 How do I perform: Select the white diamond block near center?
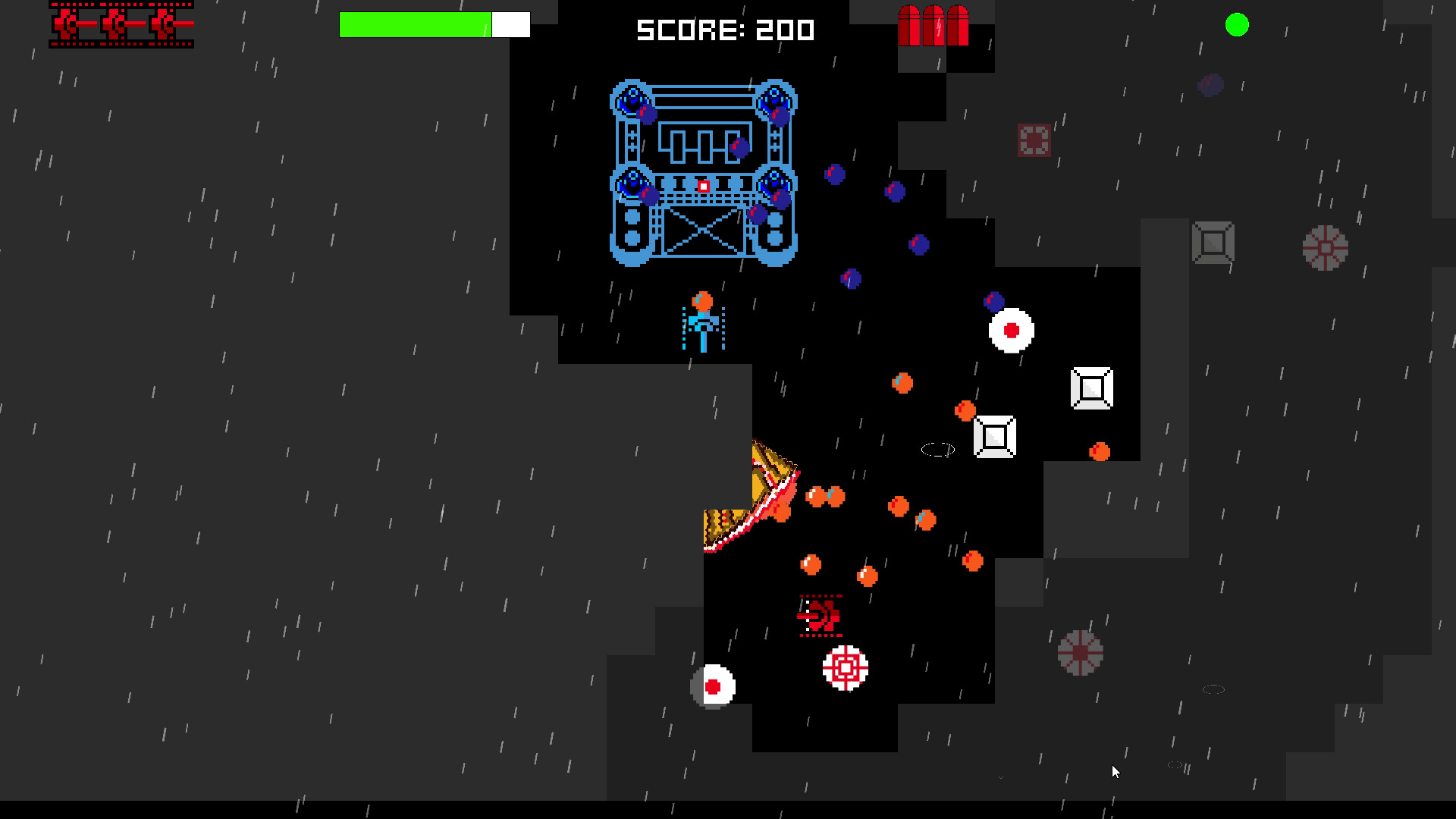coord(995,436)
